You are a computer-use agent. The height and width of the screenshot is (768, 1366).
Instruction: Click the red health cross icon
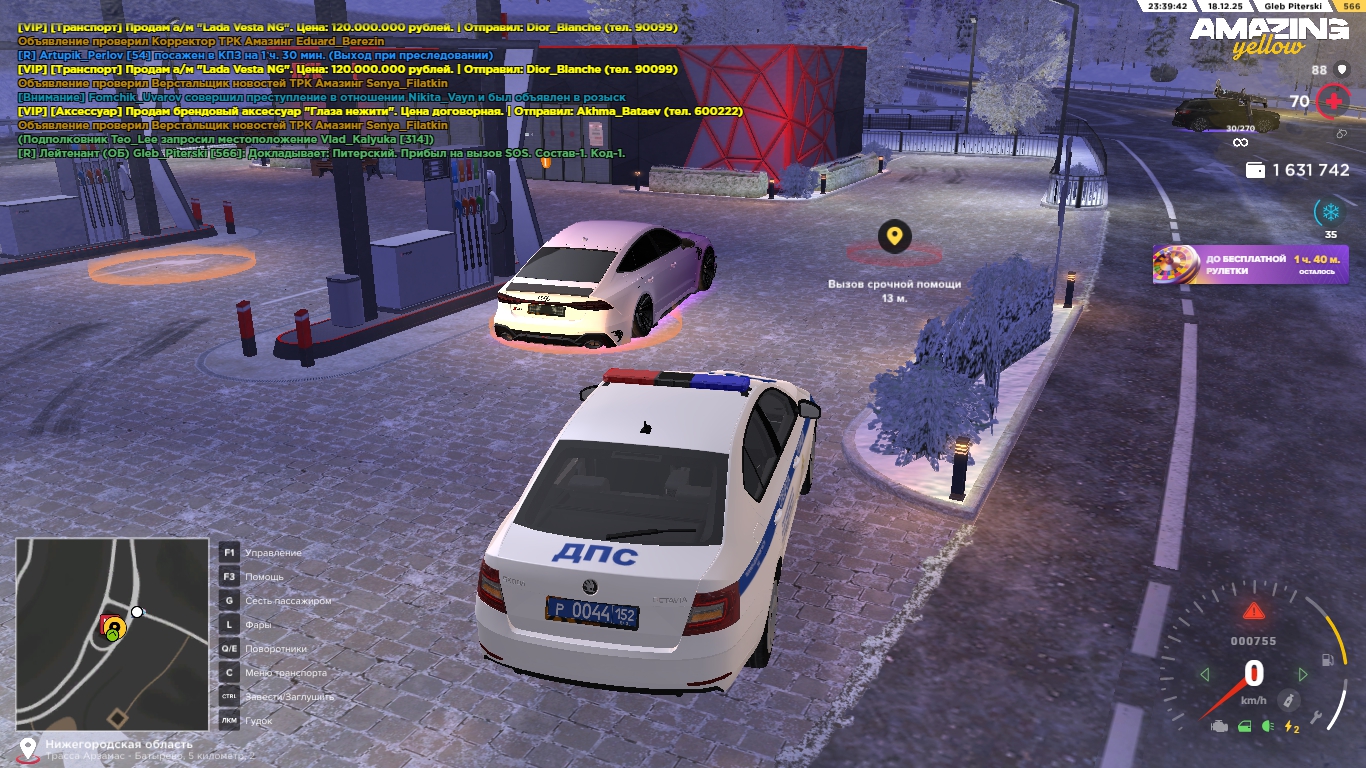click(x=1331, y=101)
